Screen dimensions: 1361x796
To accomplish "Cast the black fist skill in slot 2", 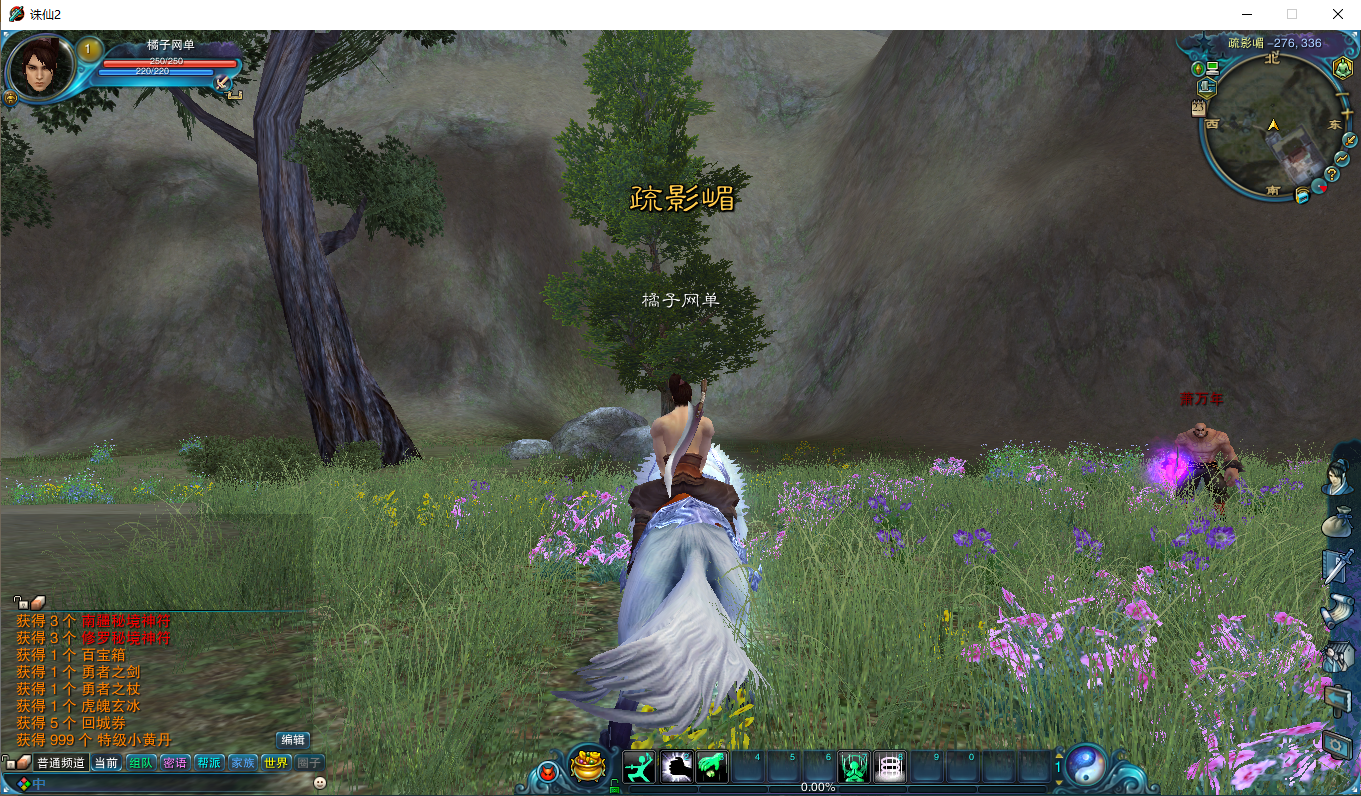I will (675, 766).
